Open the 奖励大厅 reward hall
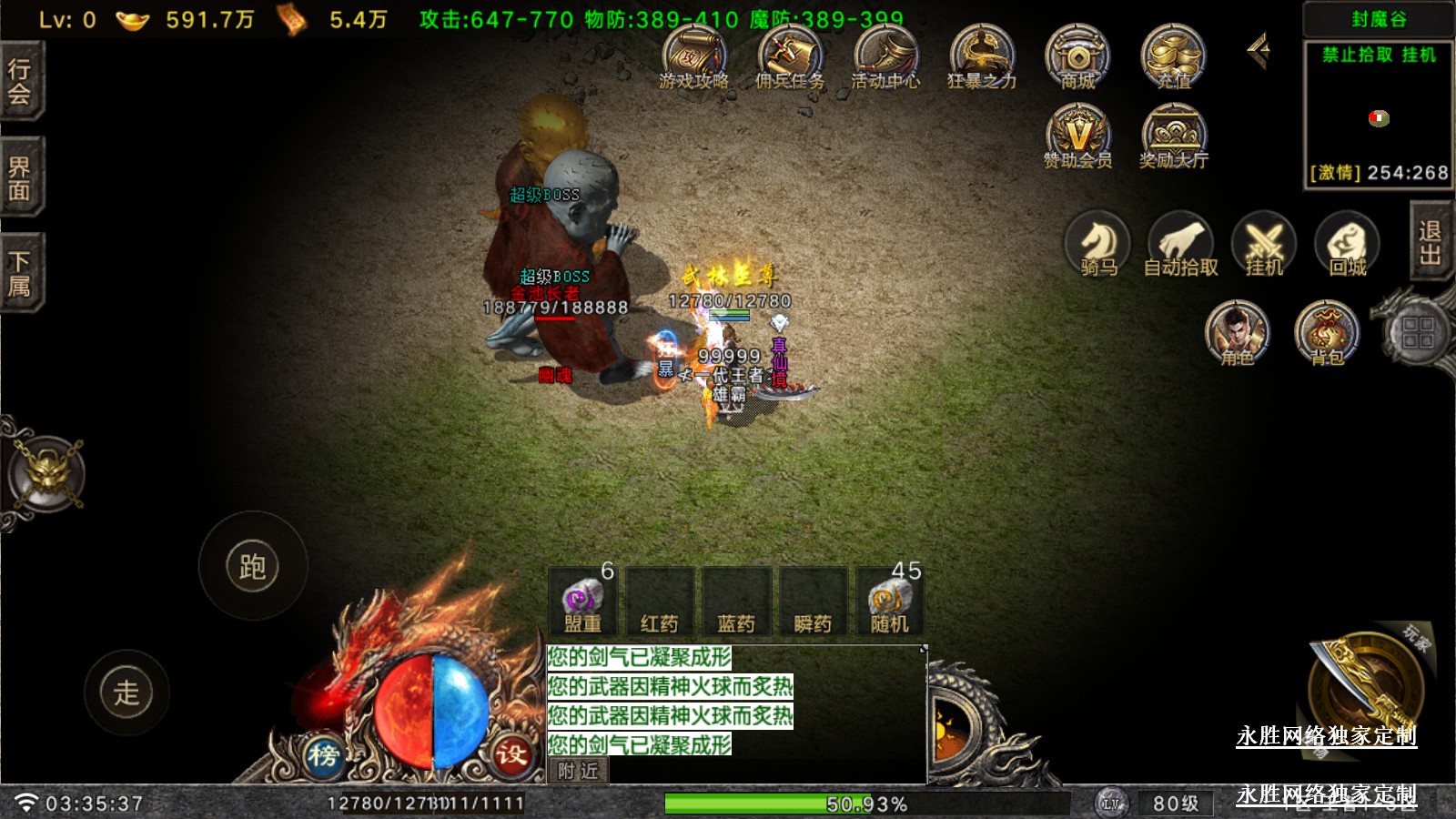This screenshot has width=1456, height=819. 1173,136
